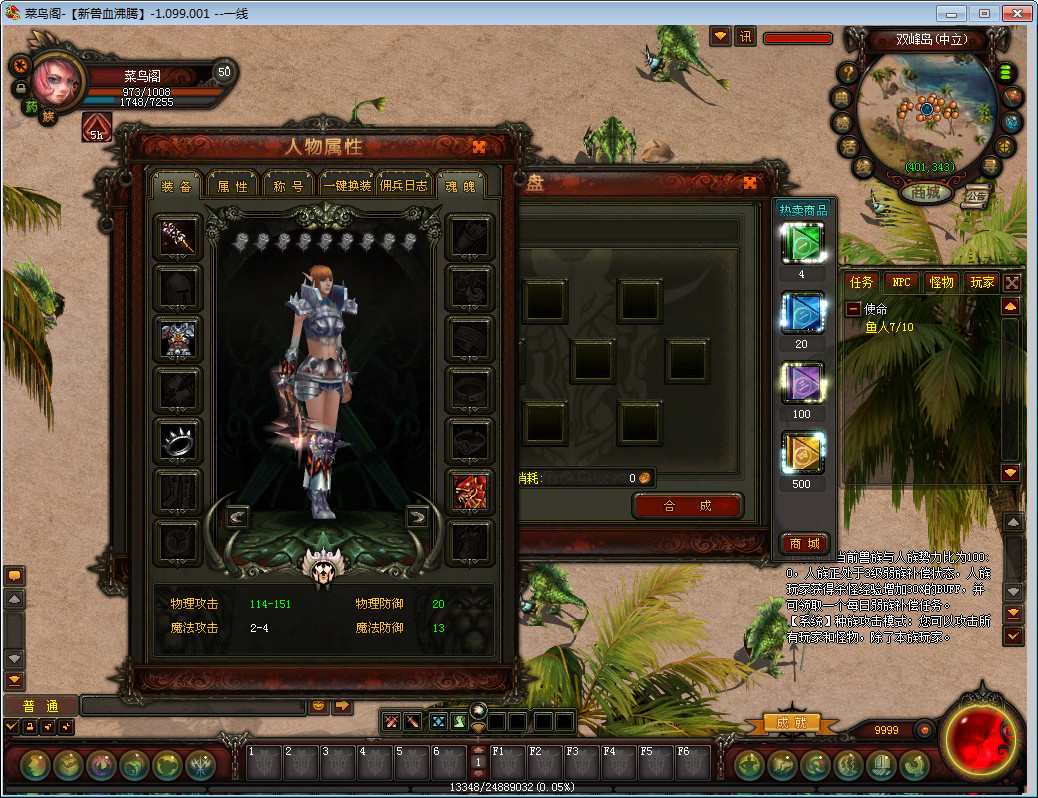Close the 人物属性 character window
The height and width of the screenshot is (798, 1038).
479,147
